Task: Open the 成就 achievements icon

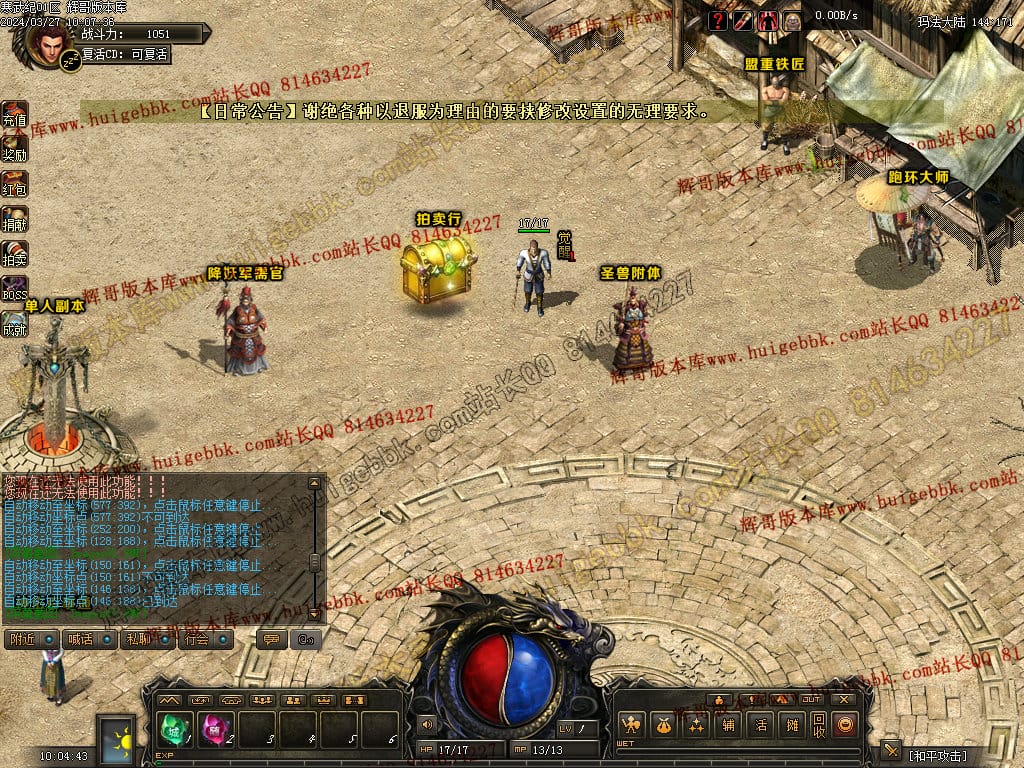Action: click(14, 322)
